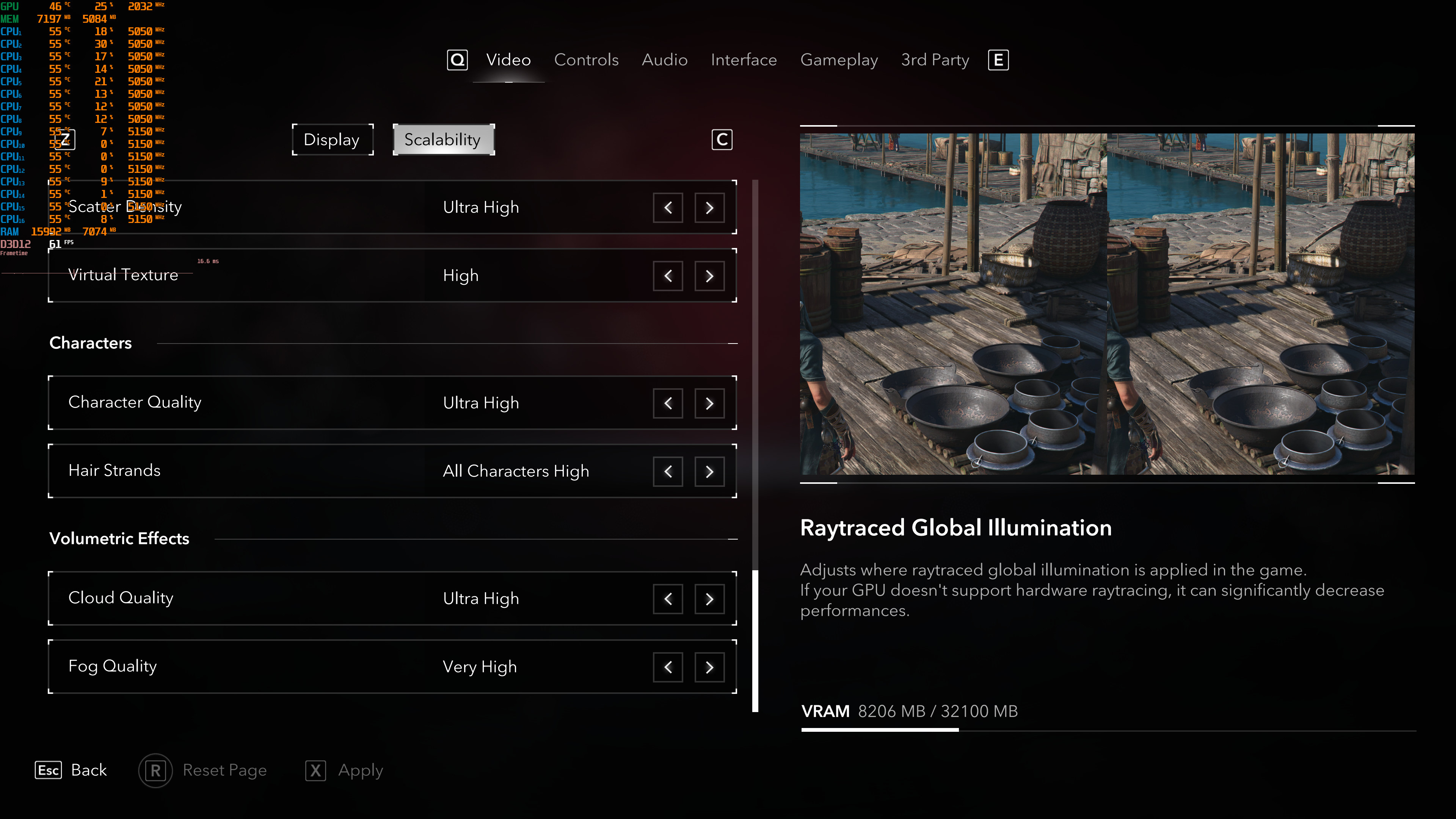Raise Virtual Texture with right arrow

709,276
